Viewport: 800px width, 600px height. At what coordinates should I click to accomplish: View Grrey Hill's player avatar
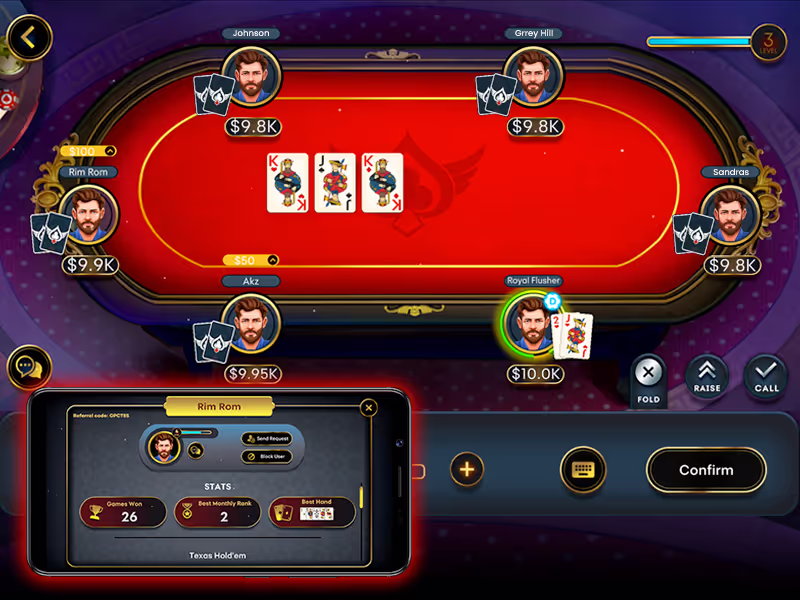tap(533, 76)
